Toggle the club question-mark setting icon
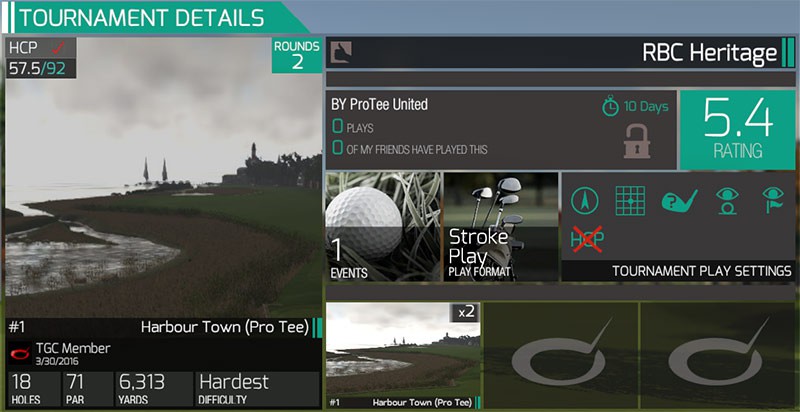800x412 pixels. [680, 200]
